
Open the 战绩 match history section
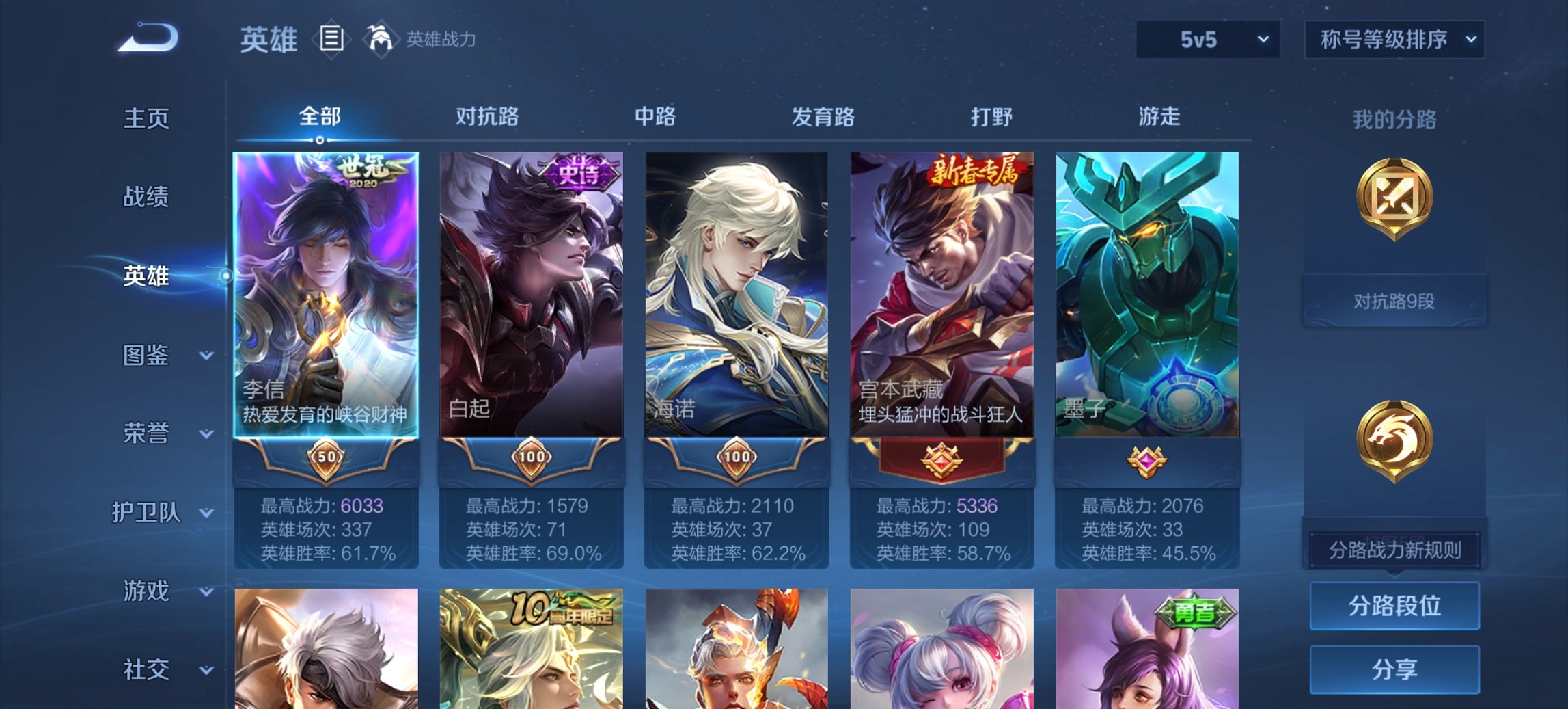(x=147, y=198)
